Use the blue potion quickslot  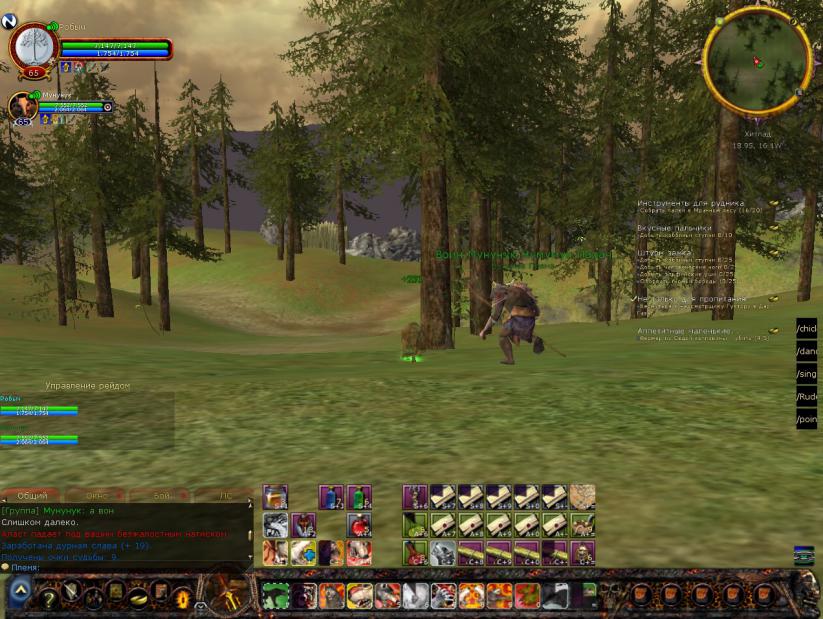pos(331,497)
